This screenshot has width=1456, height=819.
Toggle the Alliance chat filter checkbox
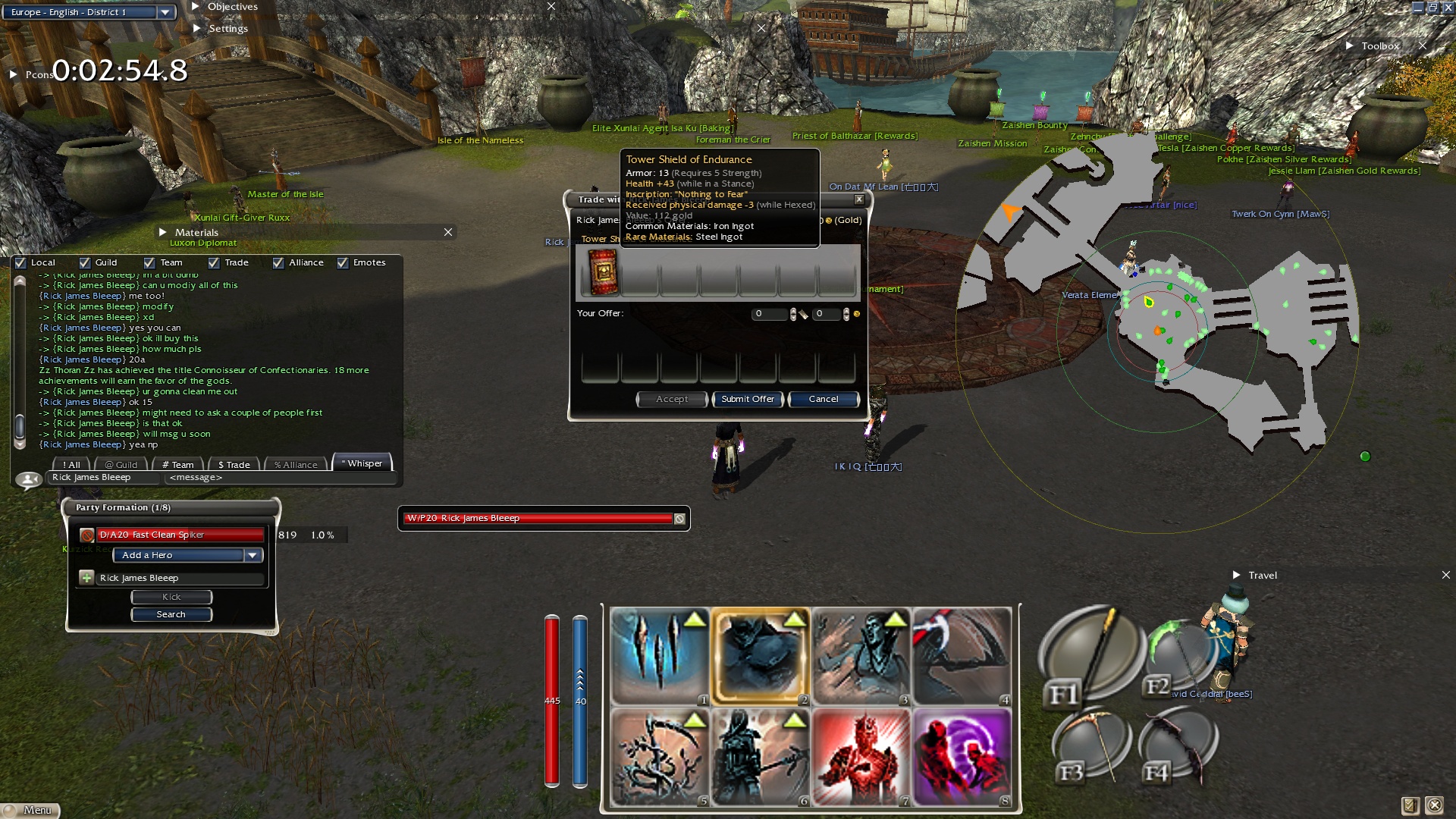278,263
